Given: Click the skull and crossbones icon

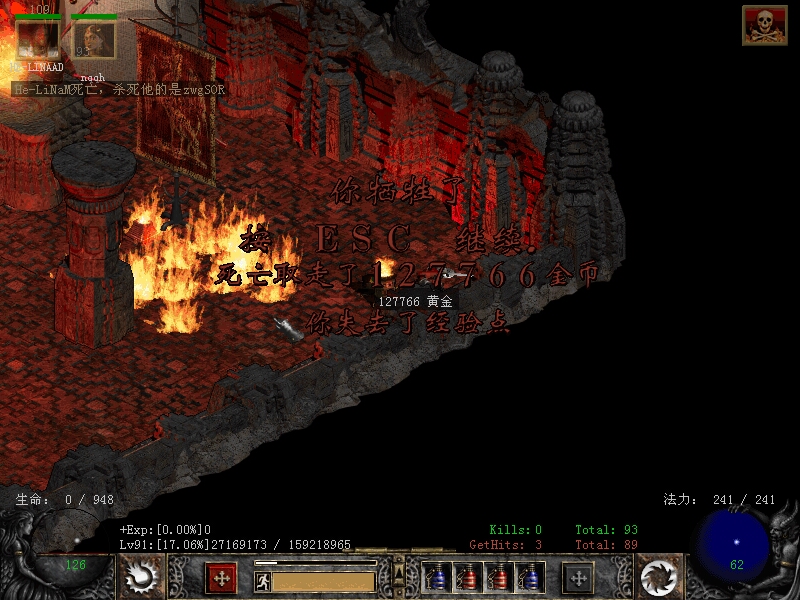Looking at the screenshot, I should (x=764, y=25).
